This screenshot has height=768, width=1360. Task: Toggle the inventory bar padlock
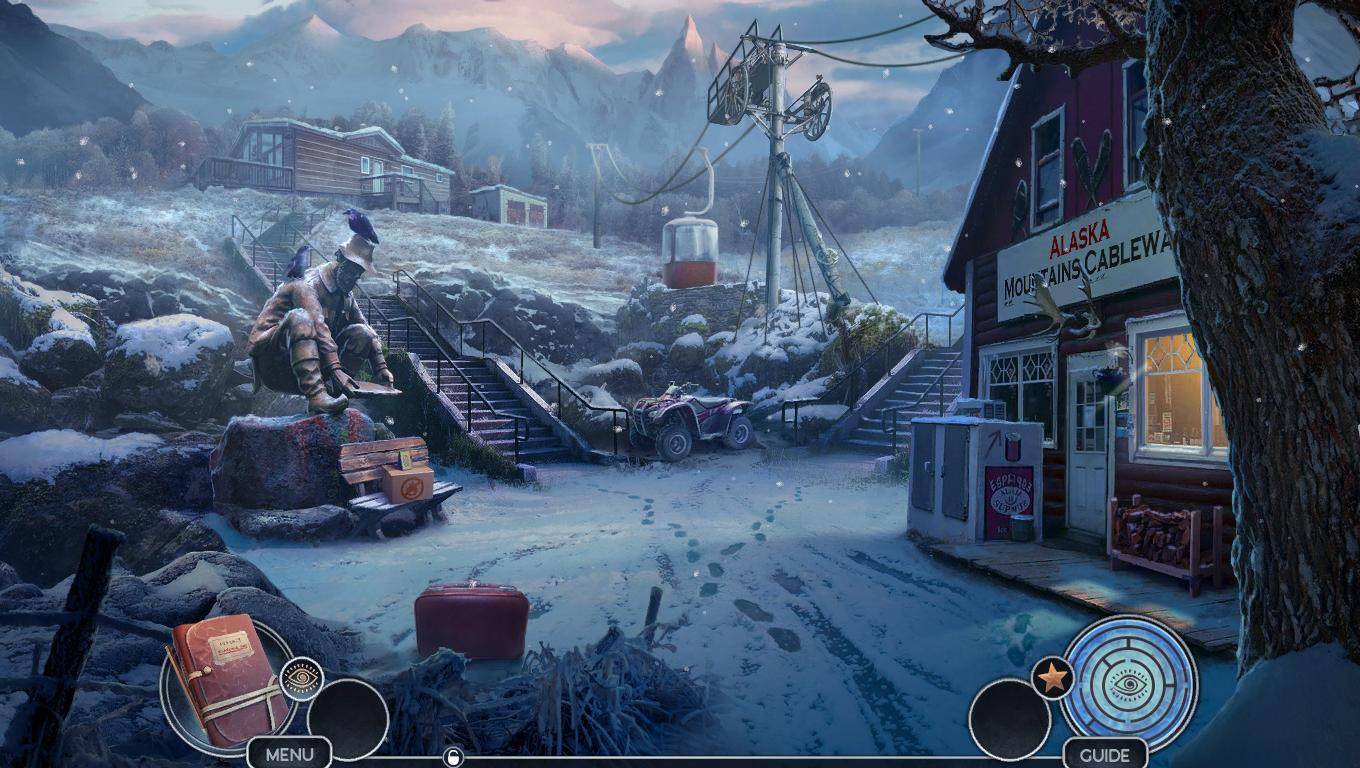pyautogui.click(x=453, y=757)
